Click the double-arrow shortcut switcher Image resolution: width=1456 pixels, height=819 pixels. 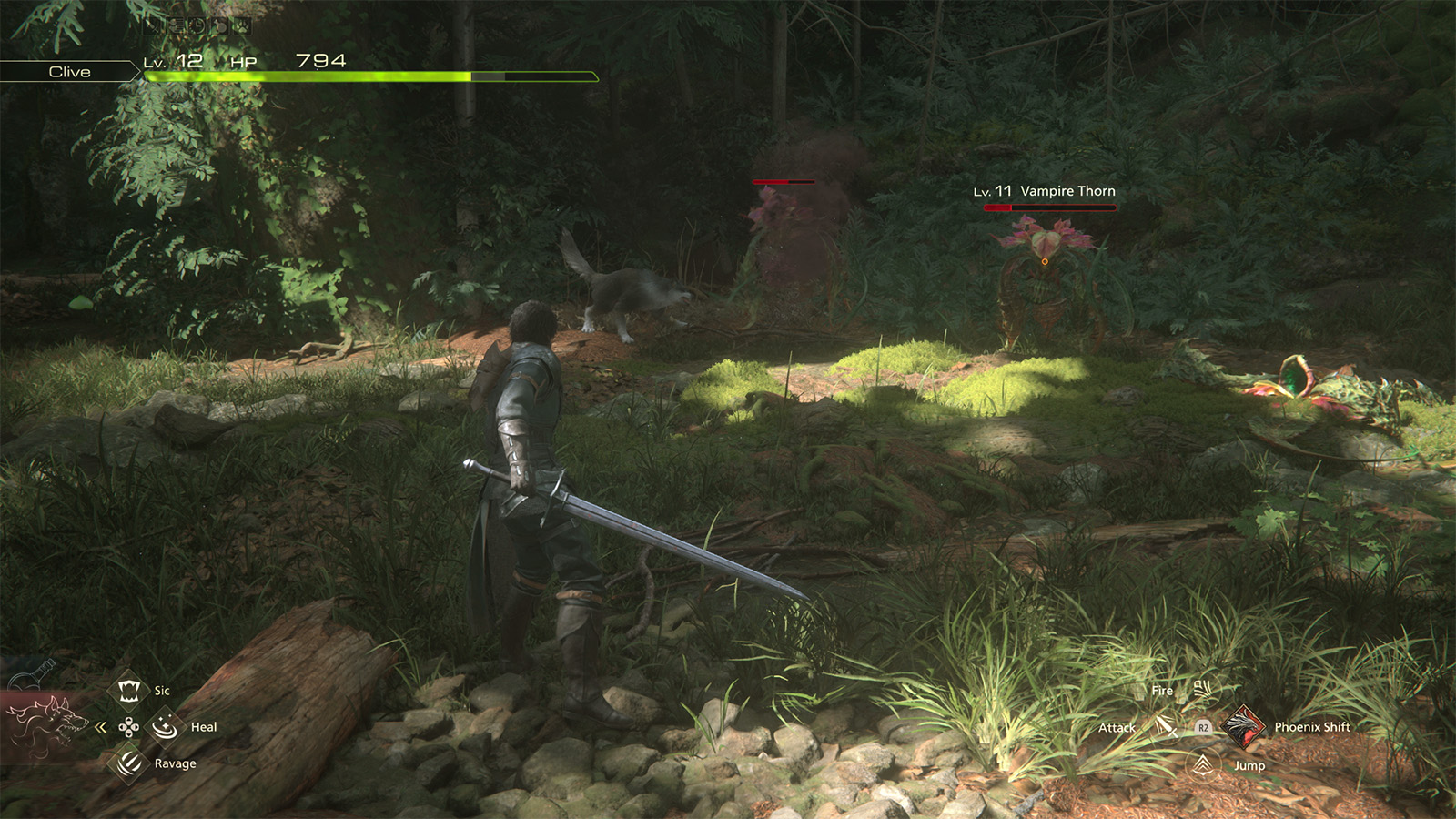tap(101, 727)
